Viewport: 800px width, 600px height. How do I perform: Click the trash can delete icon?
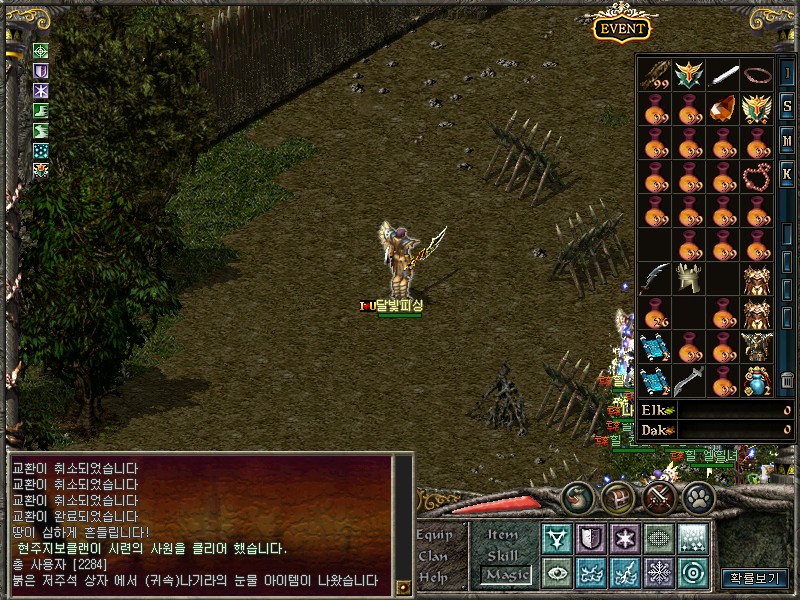coord(787,381)
